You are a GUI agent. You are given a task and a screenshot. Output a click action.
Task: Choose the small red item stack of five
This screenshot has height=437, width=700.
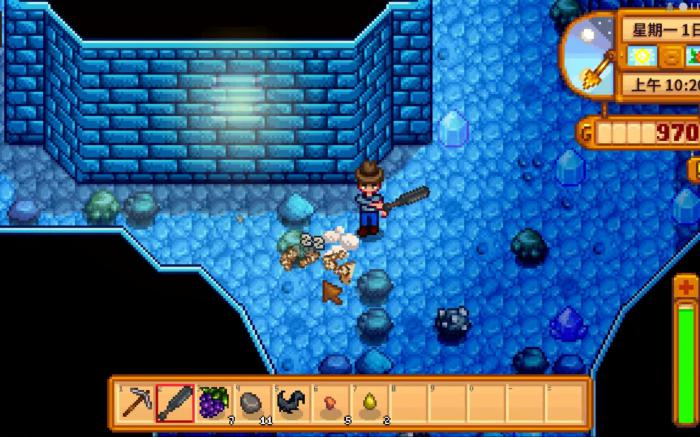pyautogui.click(x=329, y=403)
